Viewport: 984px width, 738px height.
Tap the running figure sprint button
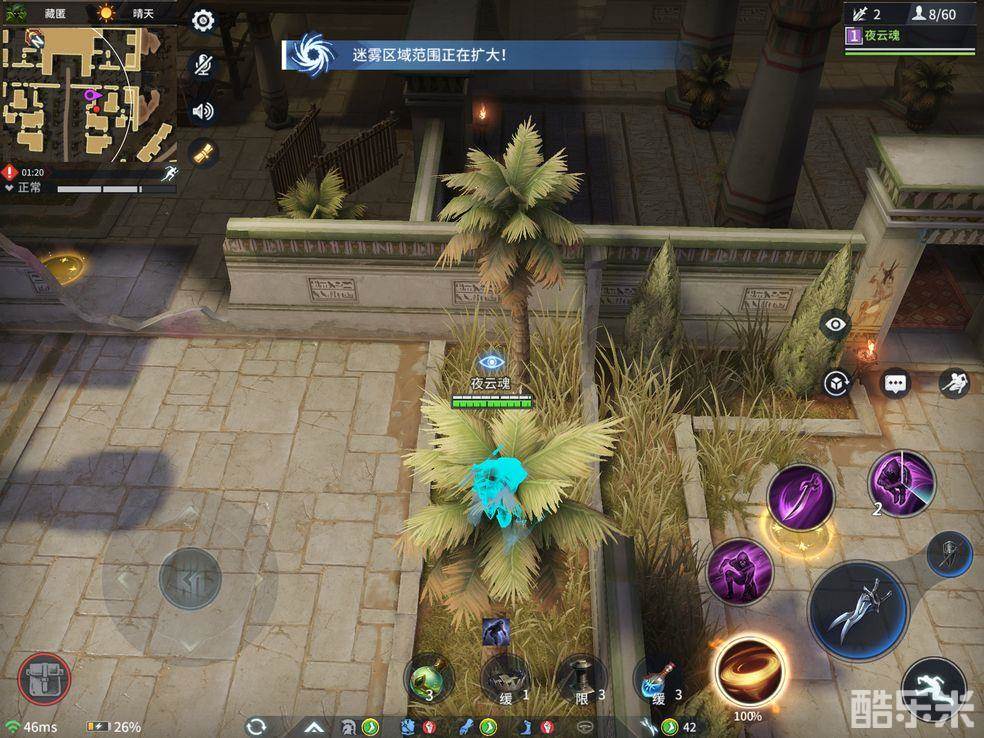933,688
